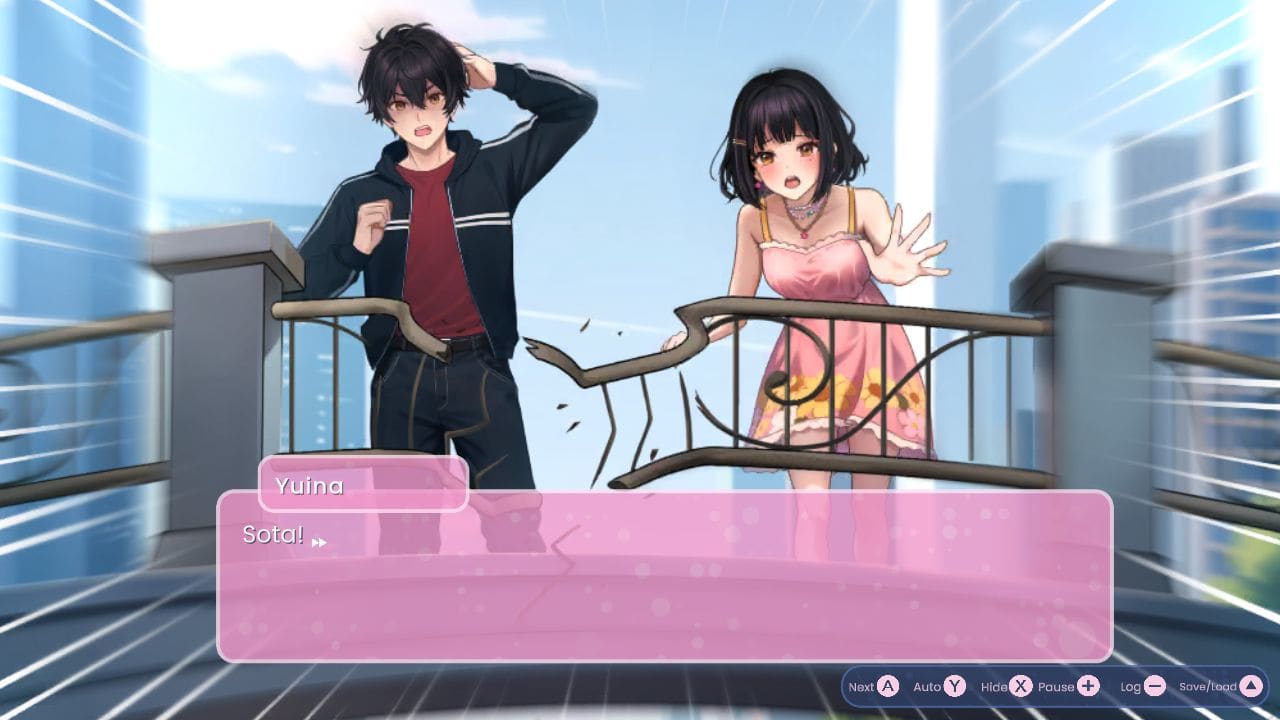
Task: Toggle Auto mode via the Auto label
Action: [928, 685]
